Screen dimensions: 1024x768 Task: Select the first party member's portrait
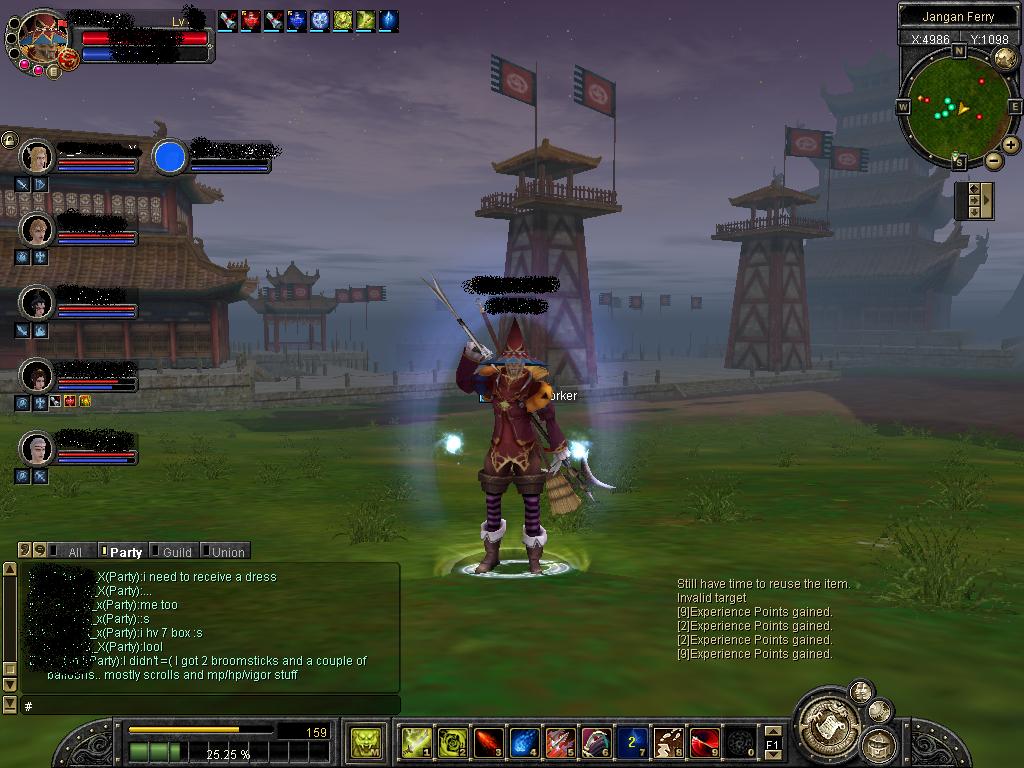click(x=37, y=157)
